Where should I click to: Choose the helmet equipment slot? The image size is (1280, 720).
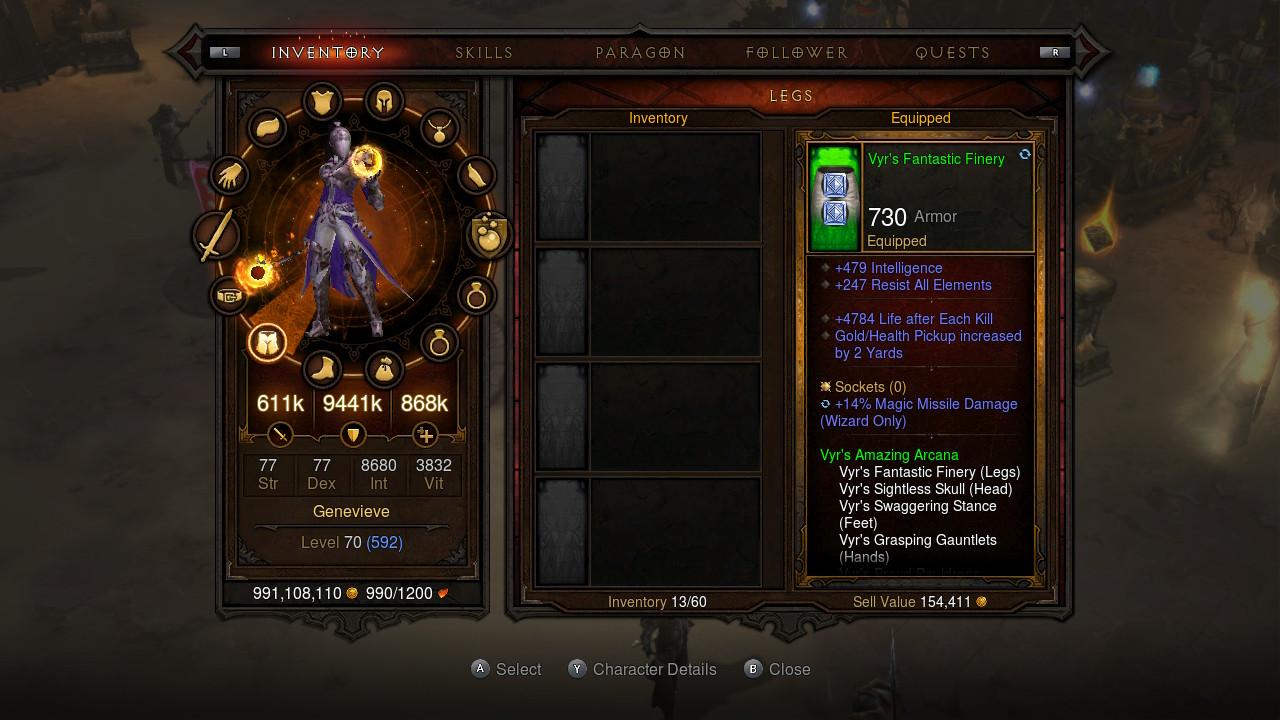tap(384, 100)
